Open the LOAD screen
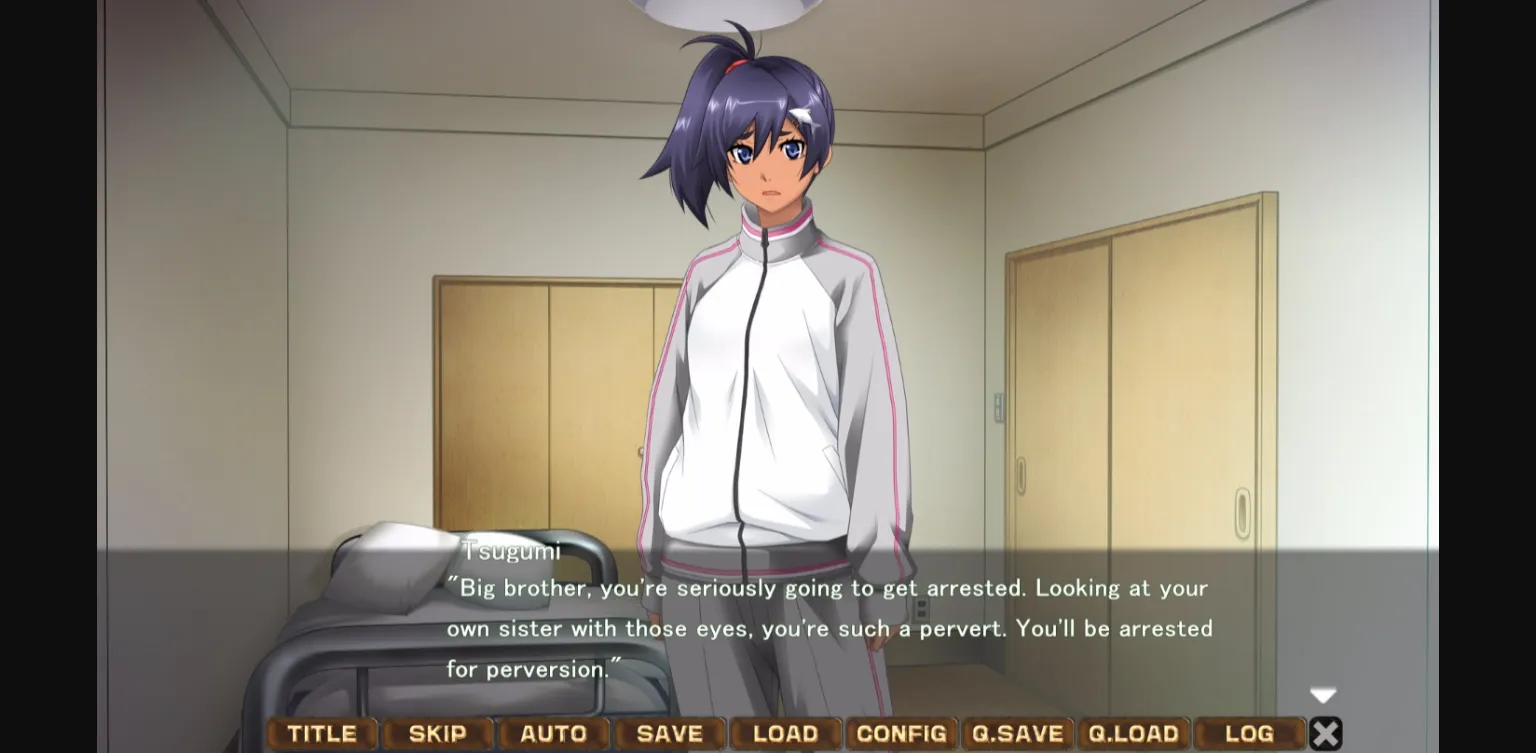The width and height of the screenshot is (1536, 753). pos(786,733)
